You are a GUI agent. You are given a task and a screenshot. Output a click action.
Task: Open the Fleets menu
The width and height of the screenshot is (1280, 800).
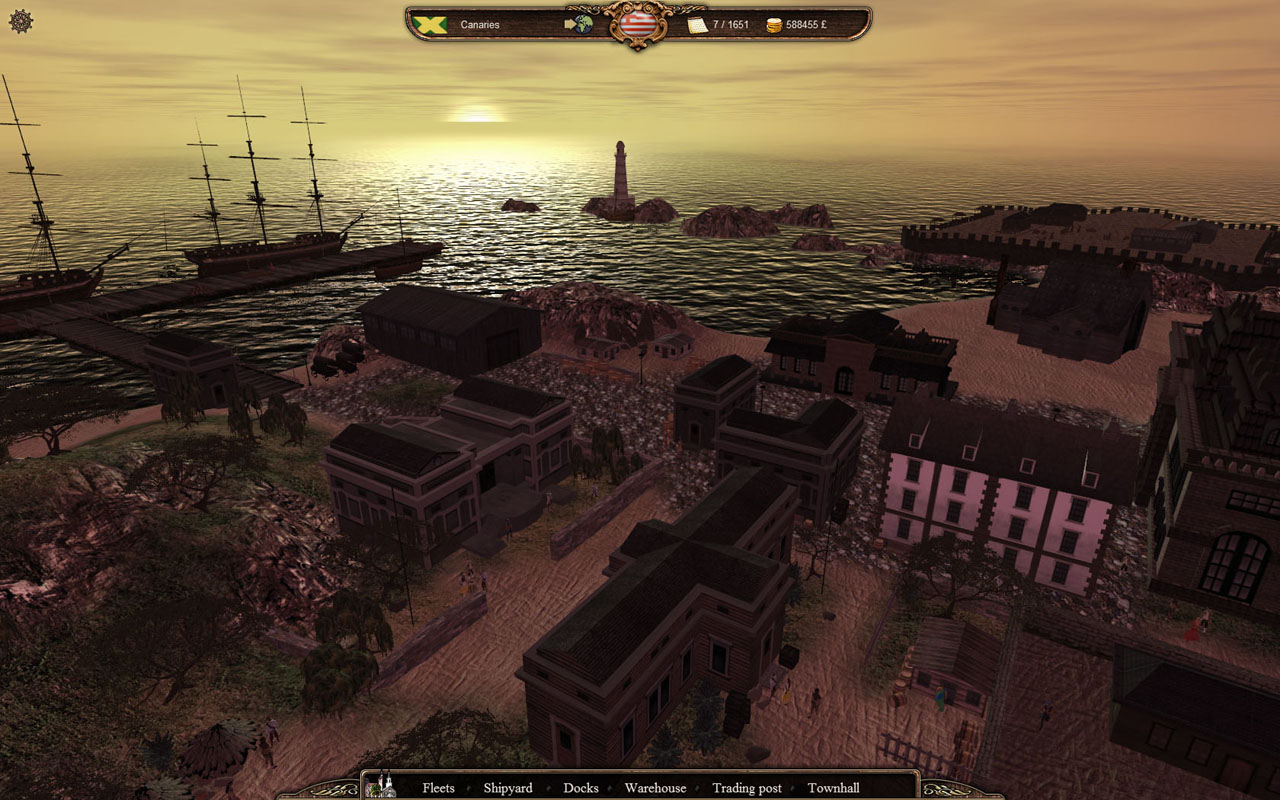coord(438,788)
